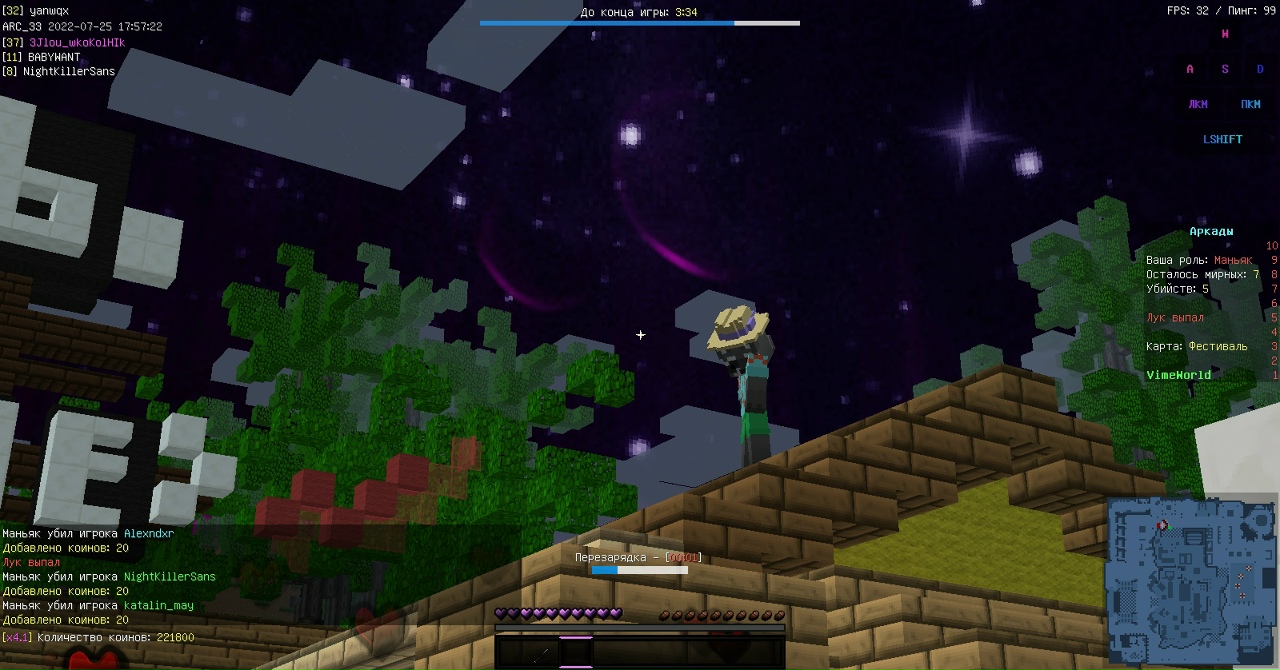Click katalin_may's name in the chat log

pyautogui.click(x=159, y=606)
